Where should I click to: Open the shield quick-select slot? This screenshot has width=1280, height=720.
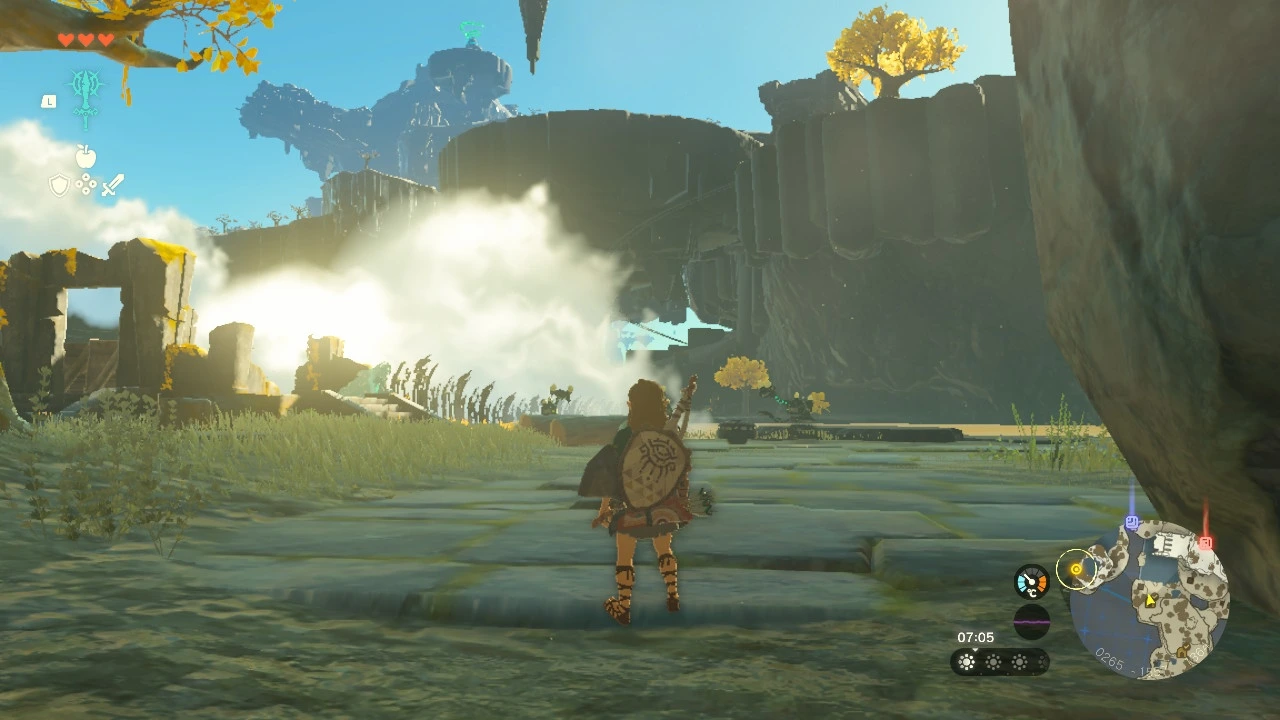pos(60,185)
